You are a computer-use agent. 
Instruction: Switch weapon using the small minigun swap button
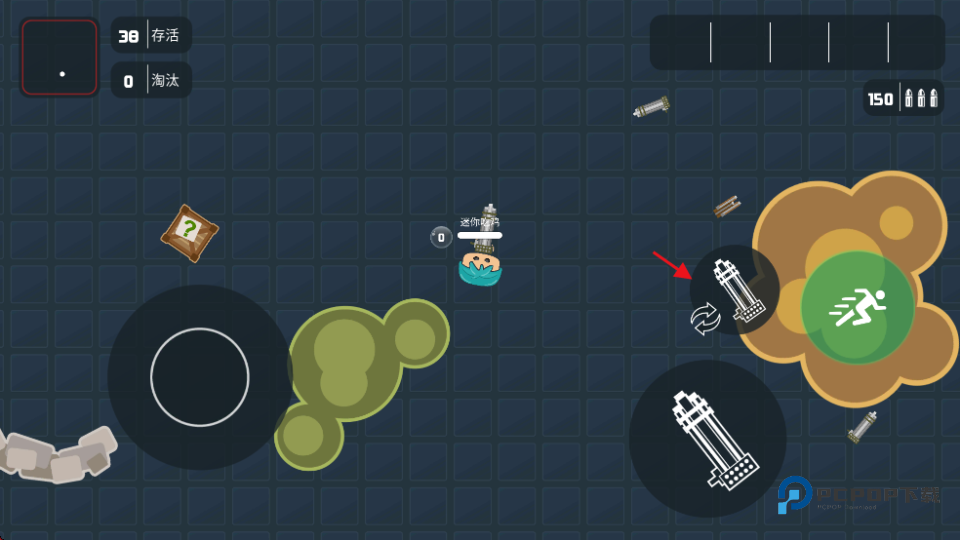(x=735, y=290)
